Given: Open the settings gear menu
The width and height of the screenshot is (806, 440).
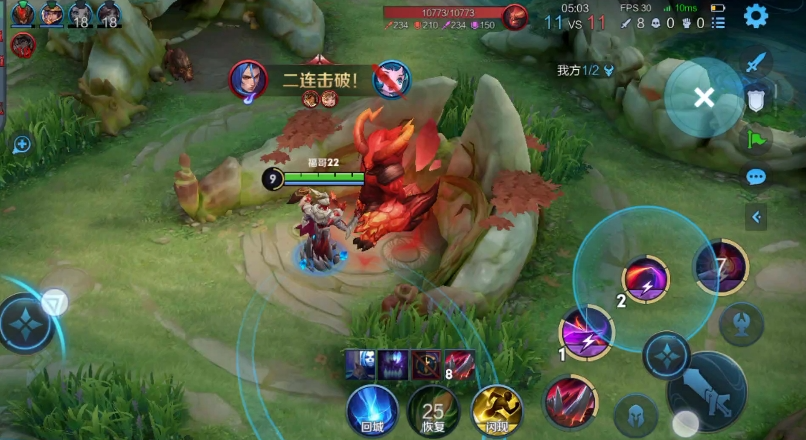Looking at the screenshot, I should (756, 16).
